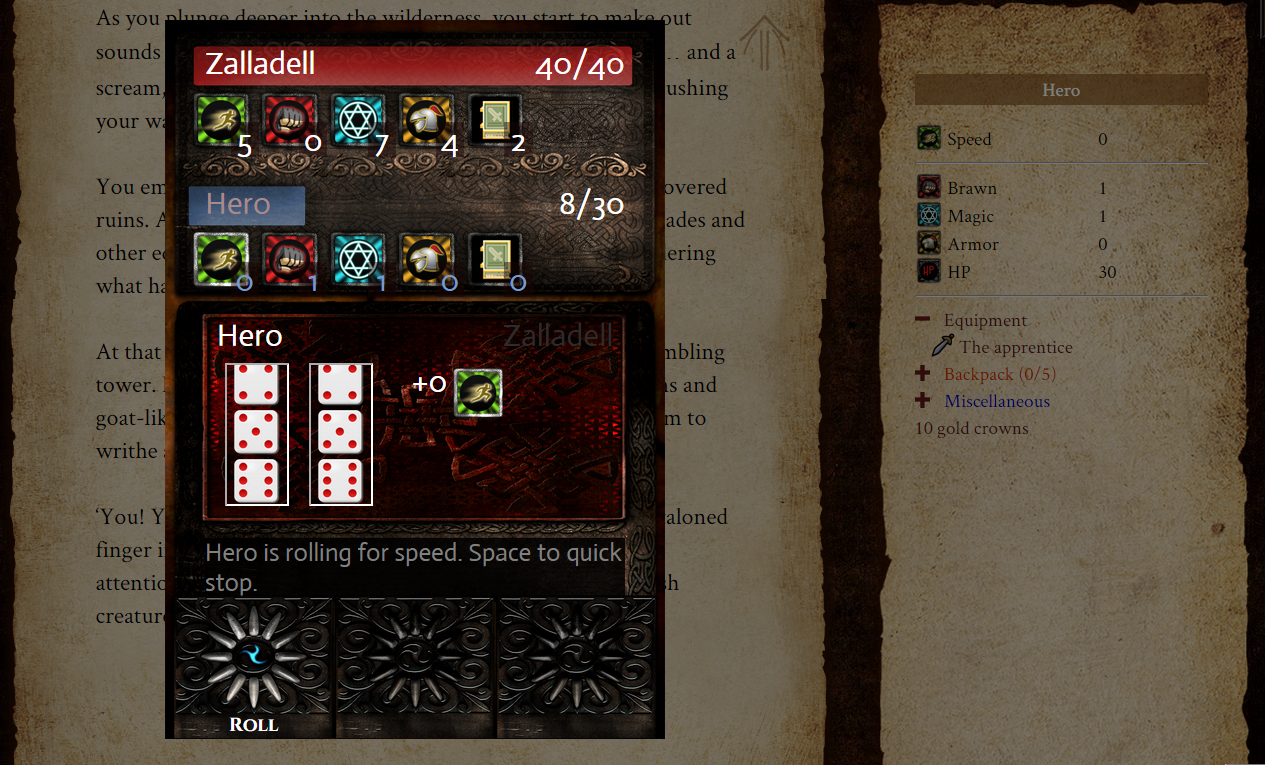Click Zalladell's brawn fist icon
Viewport: 1265px width, 765px height.
(x=289, y=119)
